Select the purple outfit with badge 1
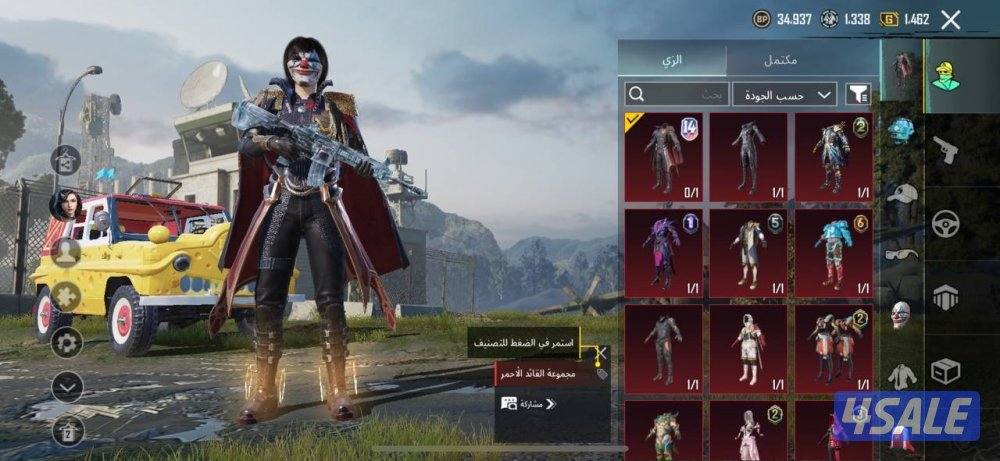Viewport: 1000px width, 461px height. pos(664,250)
